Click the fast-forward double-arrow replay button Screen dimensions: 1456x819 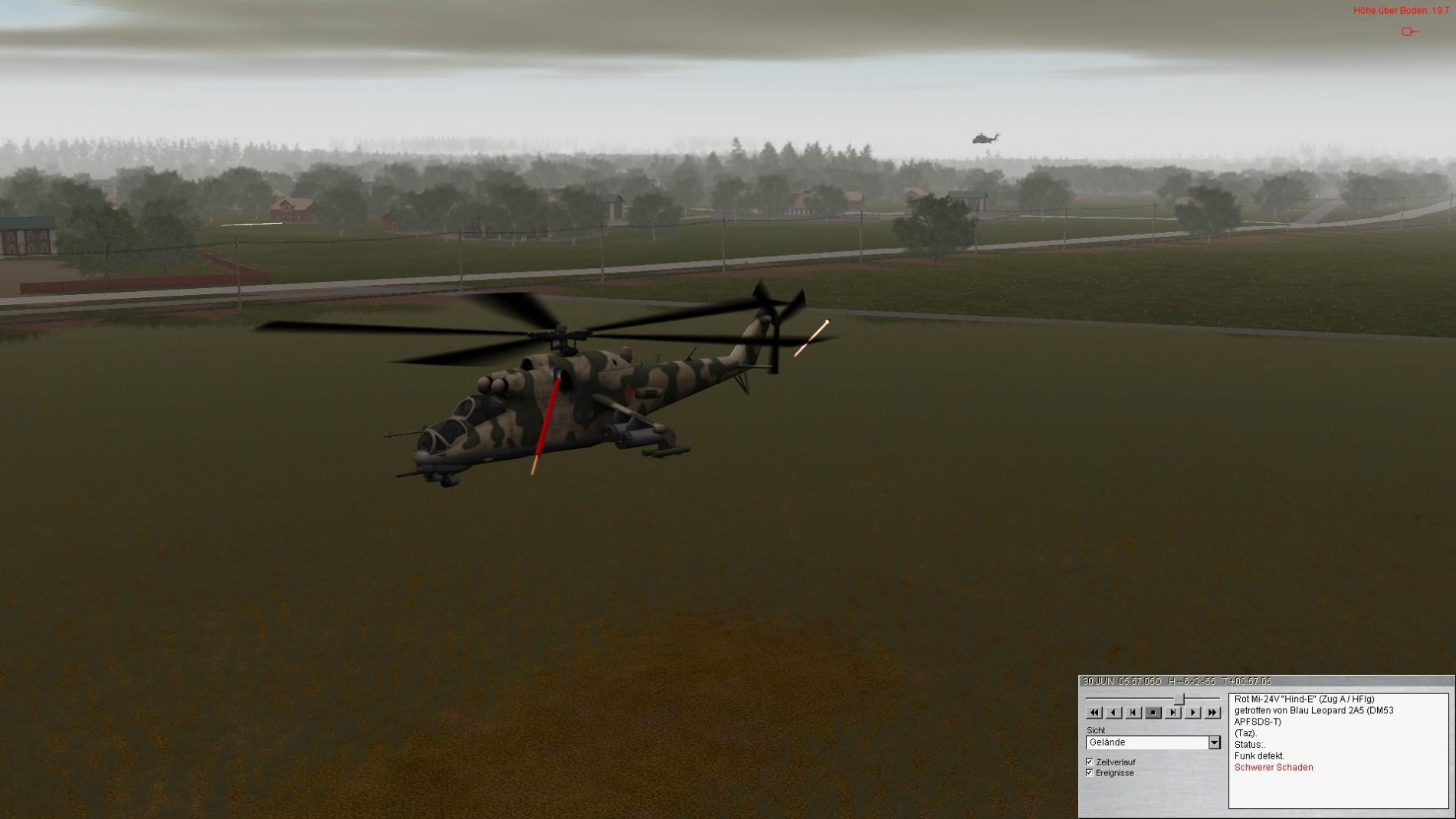[1212, 713]
